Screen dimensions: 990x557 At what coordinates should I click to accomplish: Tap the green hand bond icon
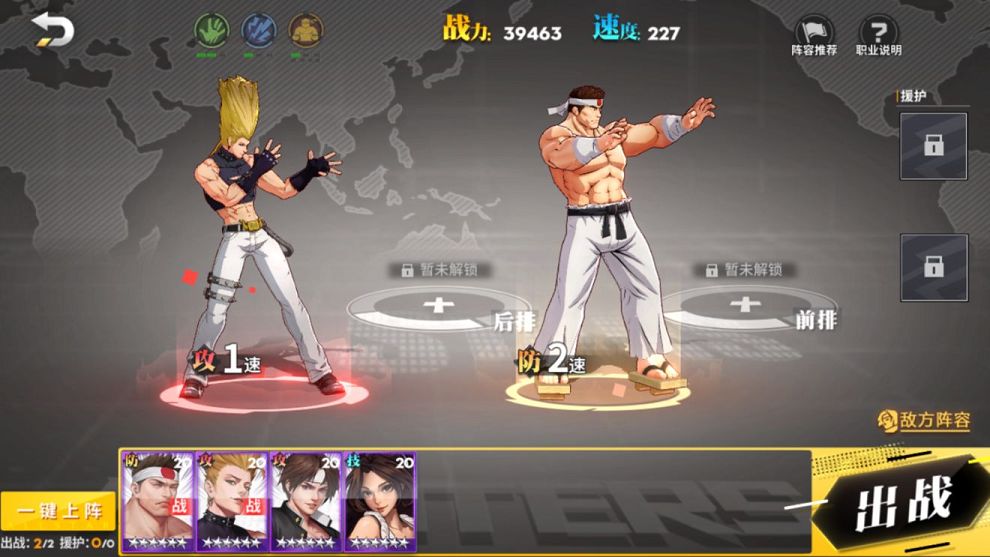tap(211, 30)
